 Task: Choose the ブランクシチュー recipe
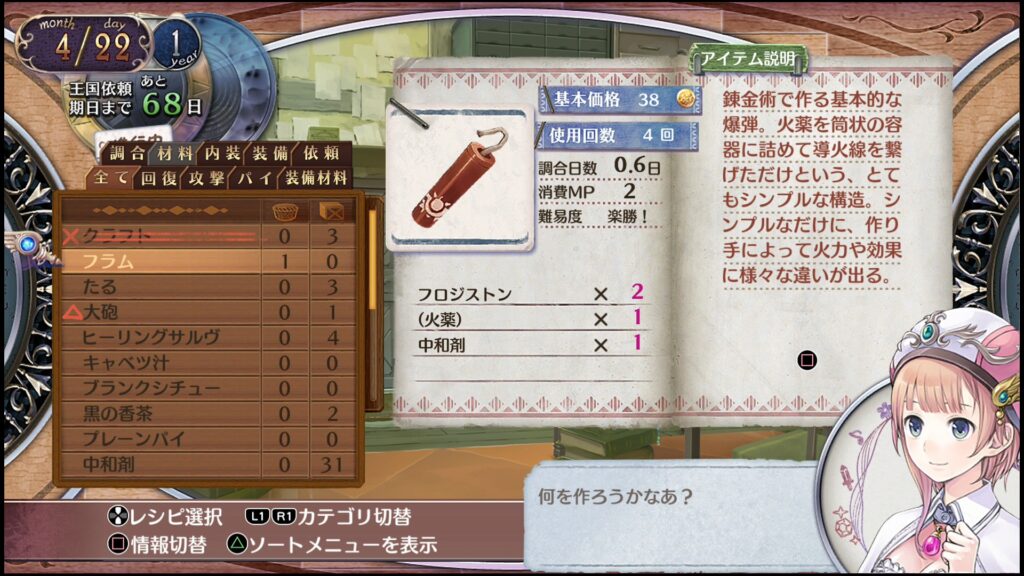pos(160,388)
